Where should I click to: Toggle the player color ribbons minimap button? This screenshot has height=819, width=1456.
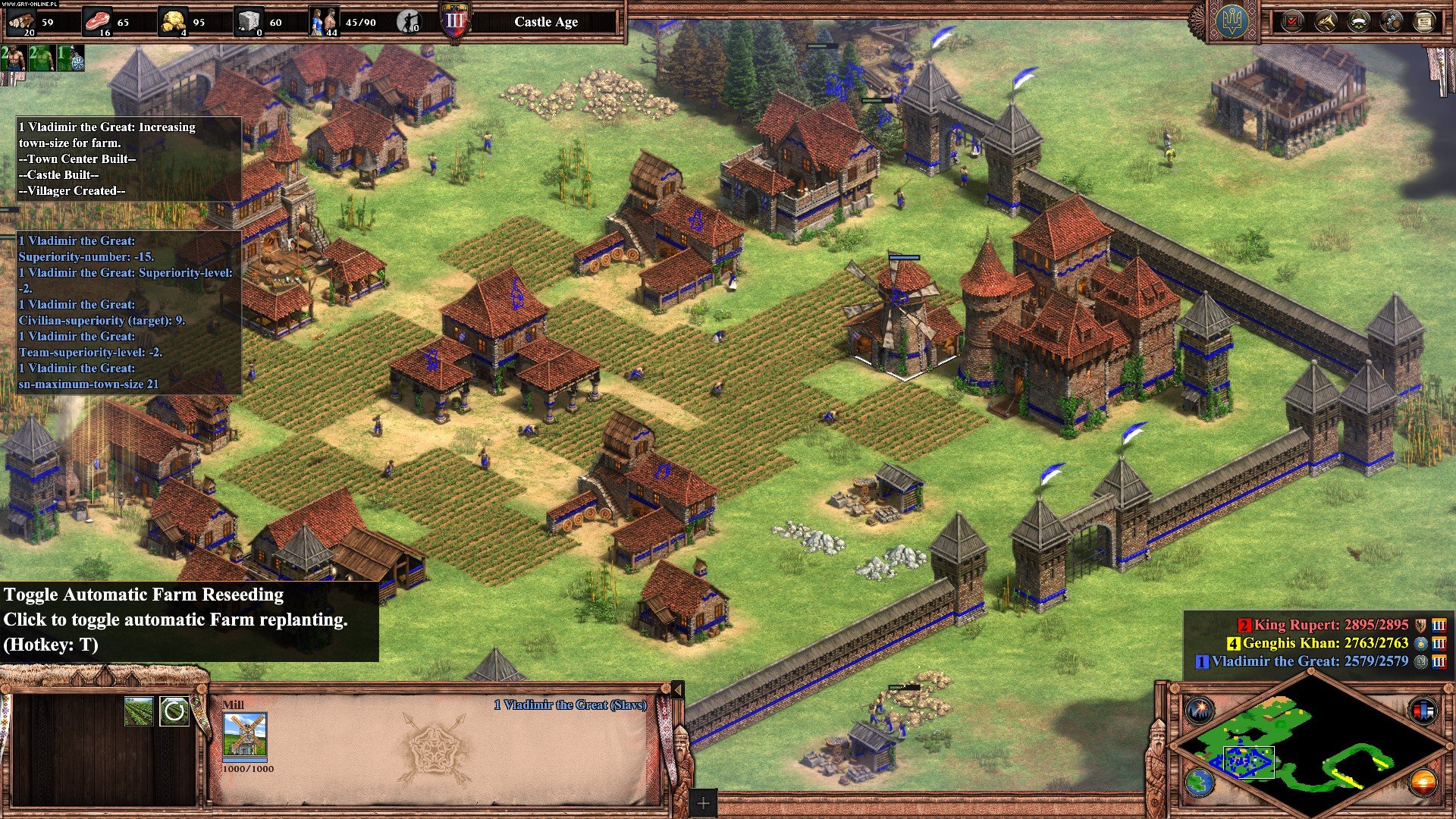click(1423, 711)
